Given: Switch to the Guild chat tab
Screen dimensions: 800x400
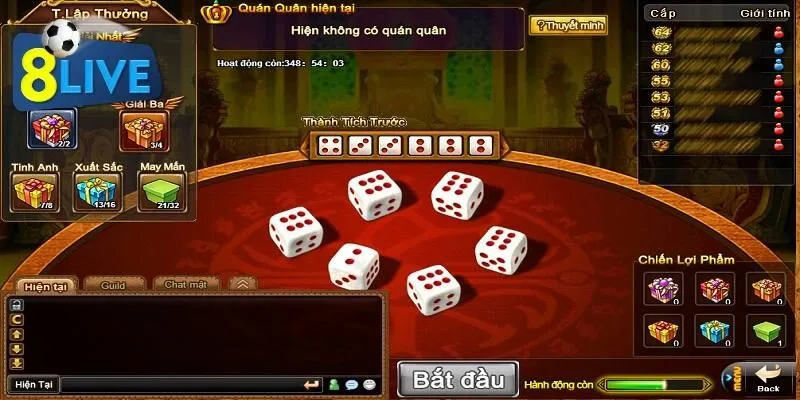Looking at the screenshot, I should click(112, 285).
